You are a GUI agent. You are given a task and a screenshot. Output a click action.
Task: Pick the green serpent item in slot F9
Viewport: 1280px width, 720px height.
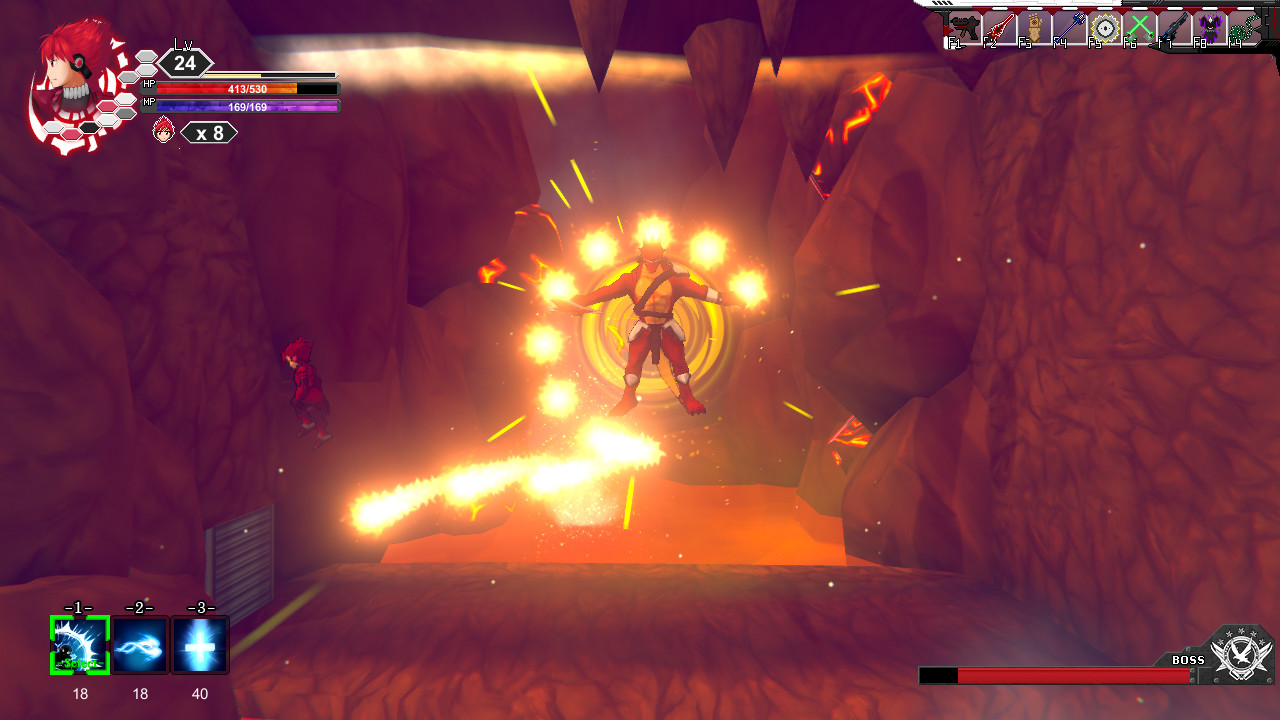[1244, 26]
